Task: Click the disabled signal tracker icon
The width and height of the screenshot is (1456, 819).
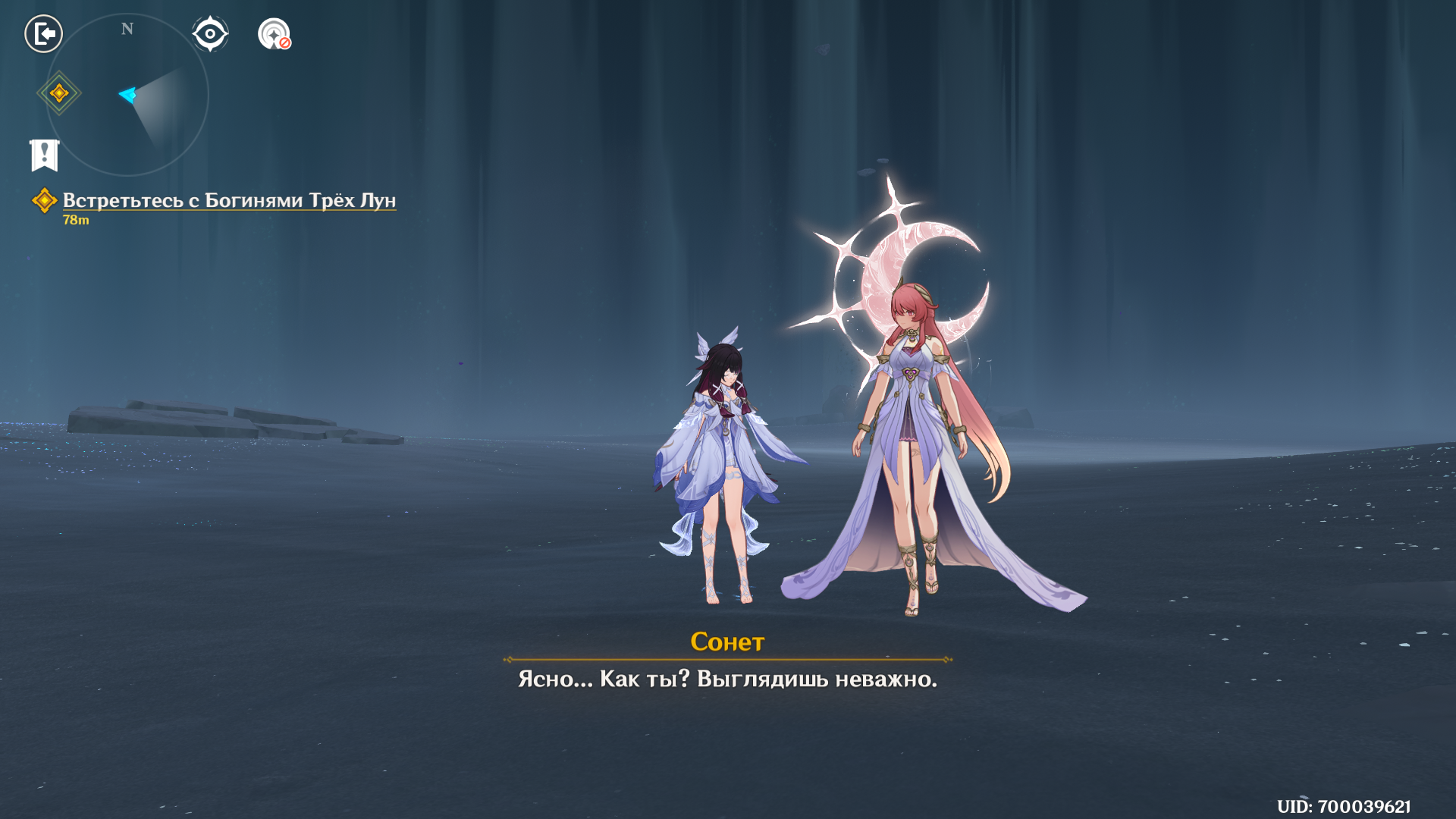Action: point(274,34)
